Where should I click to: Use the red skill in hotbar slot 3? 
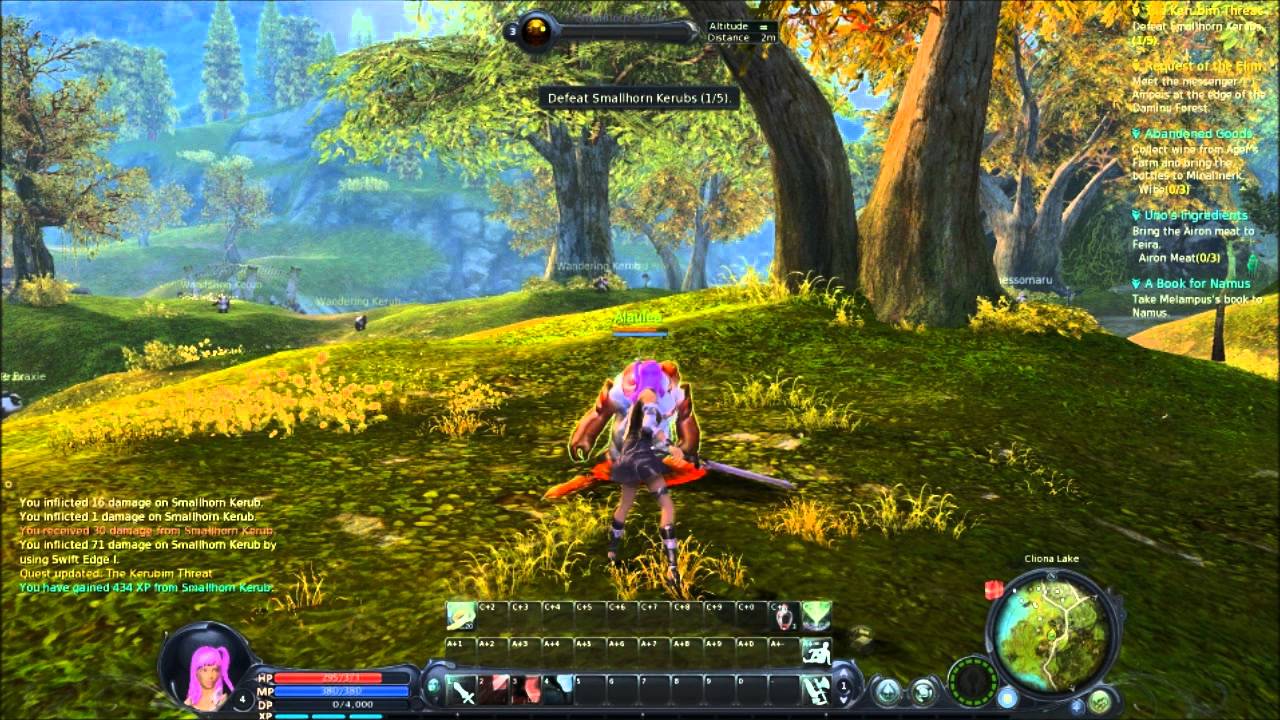[x=527, y=689]
